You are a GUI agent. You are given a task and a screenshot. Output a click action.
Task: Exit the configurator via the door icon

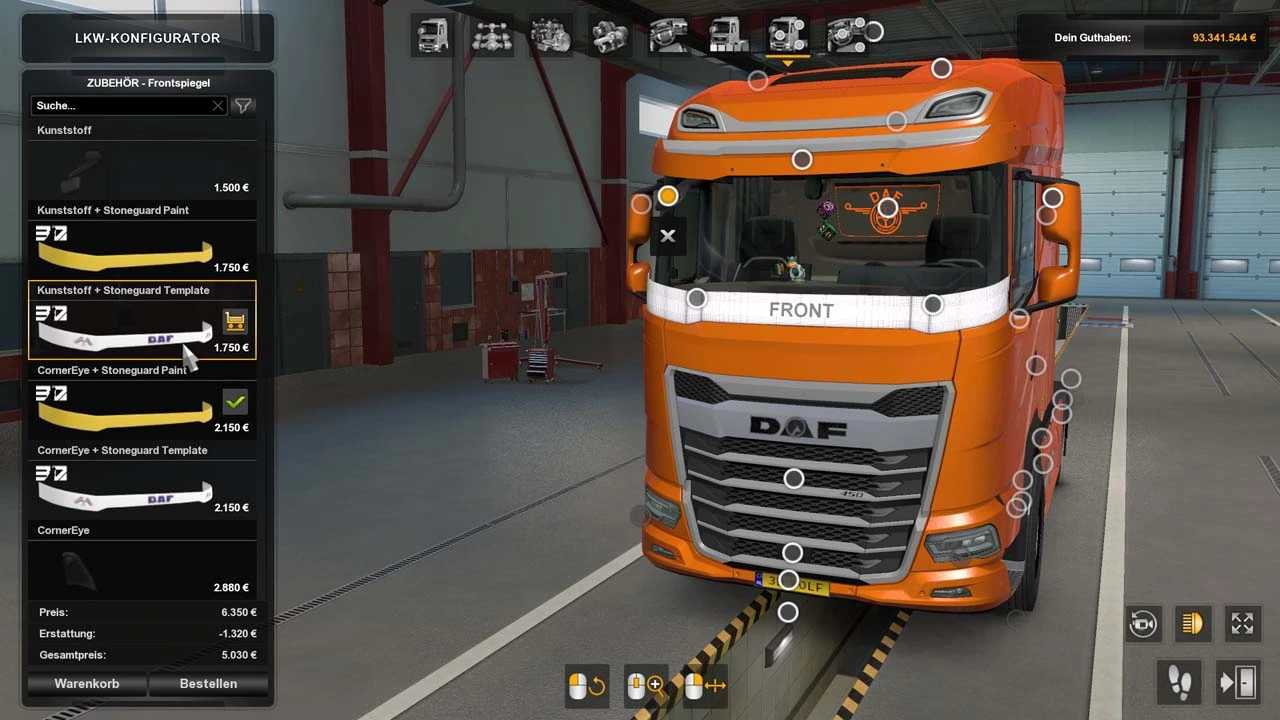coord(1237,683)
